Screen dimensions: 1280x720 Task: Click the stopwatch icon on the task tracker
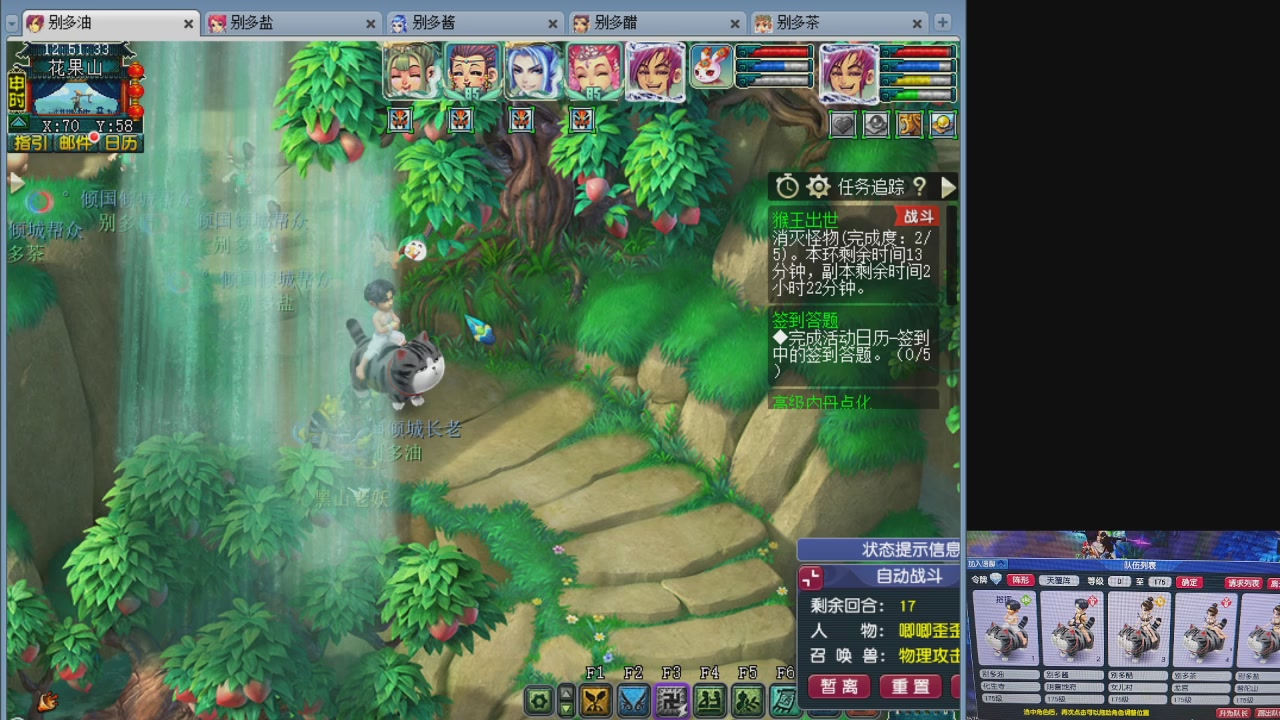coord(786,186)
